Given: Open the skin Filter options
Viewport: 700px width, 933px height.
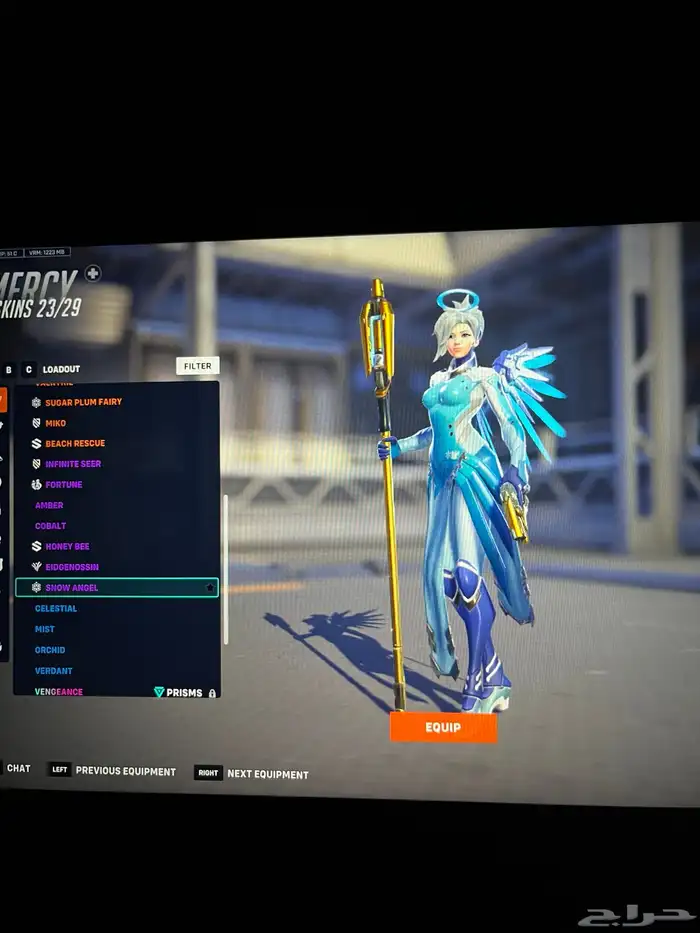Looking at the screenshot, I should point(197,366).
